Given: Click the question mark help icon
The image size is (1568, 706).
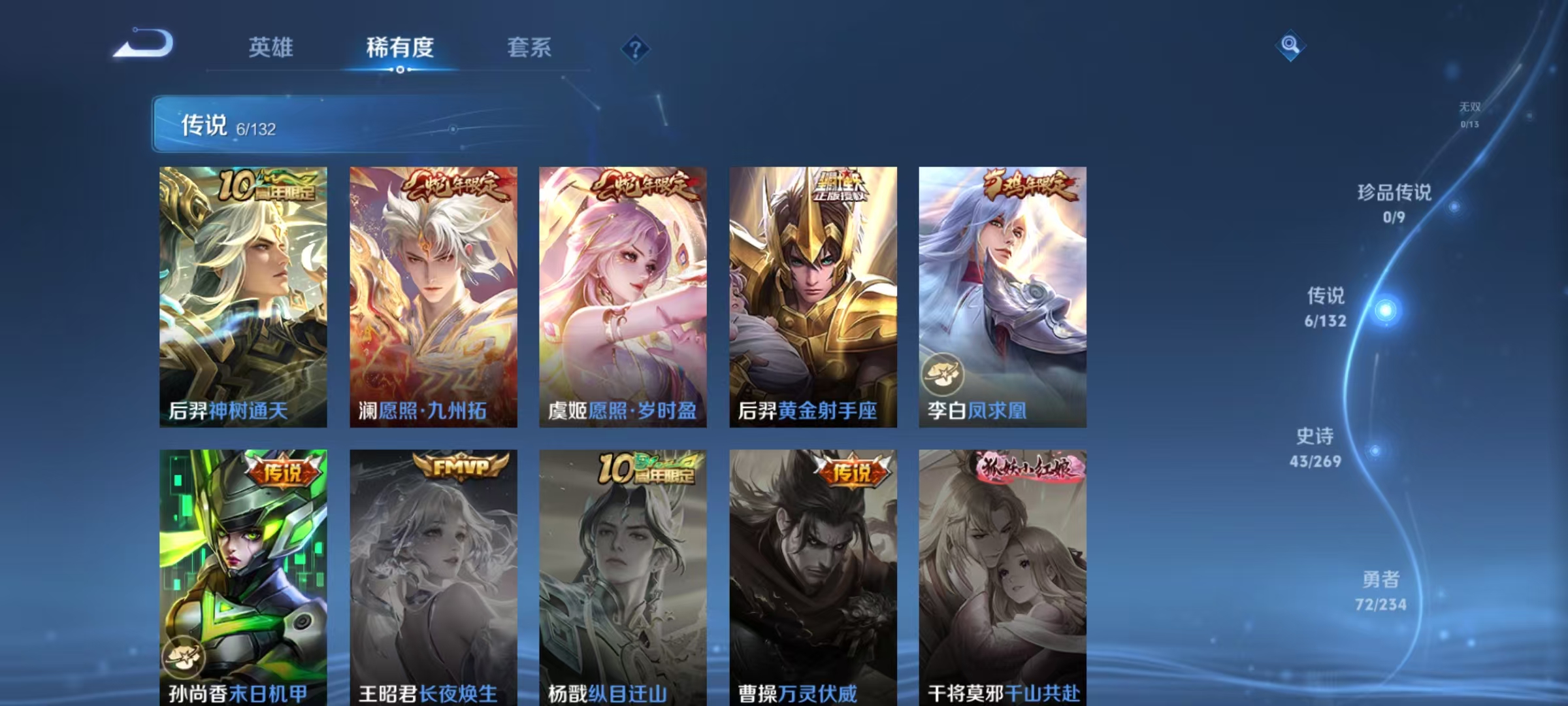Looking at the screenshot, I should (635, 49).
